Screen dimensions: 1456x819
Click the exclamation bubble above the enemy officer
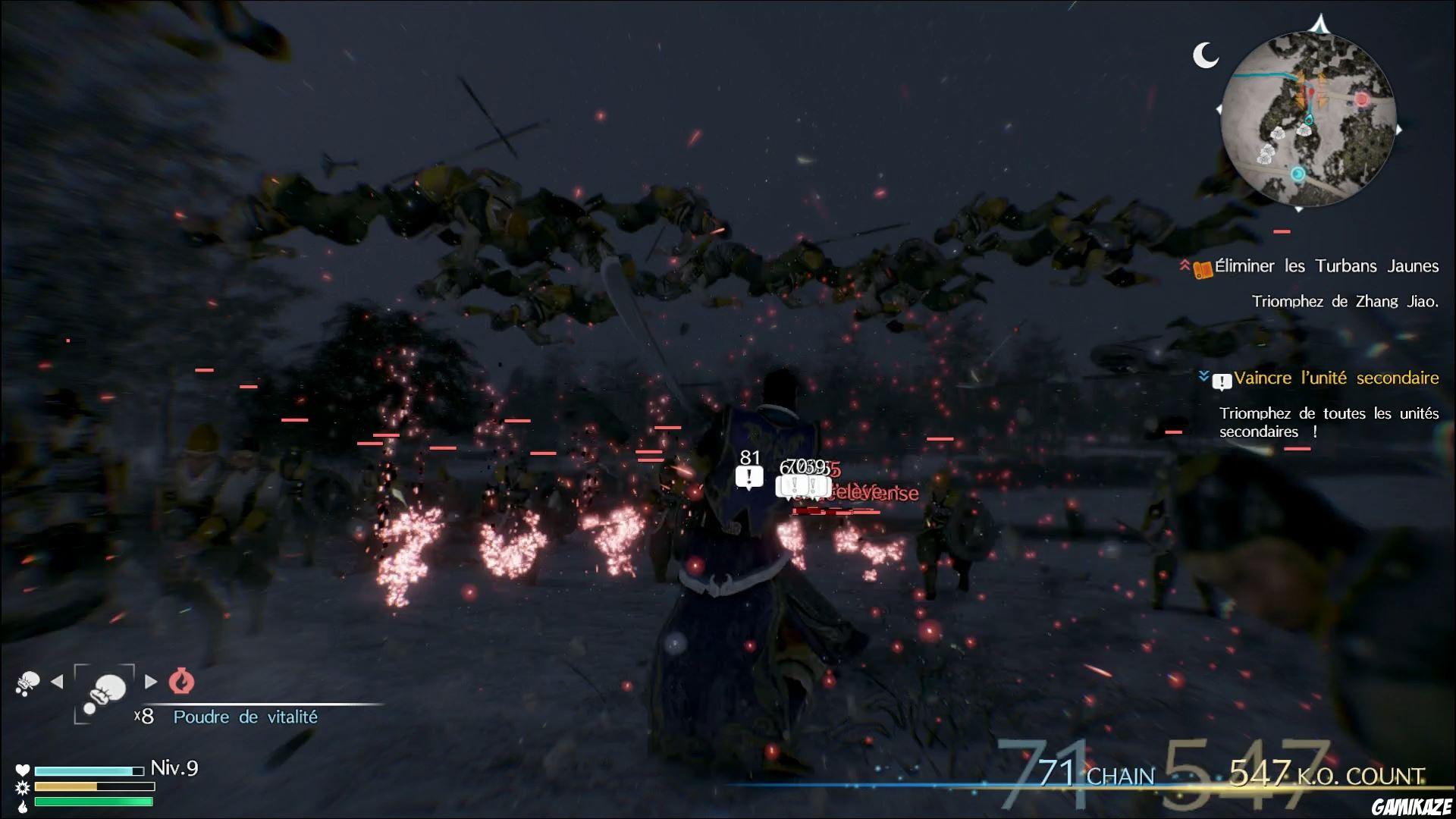(x=748, y=477)
